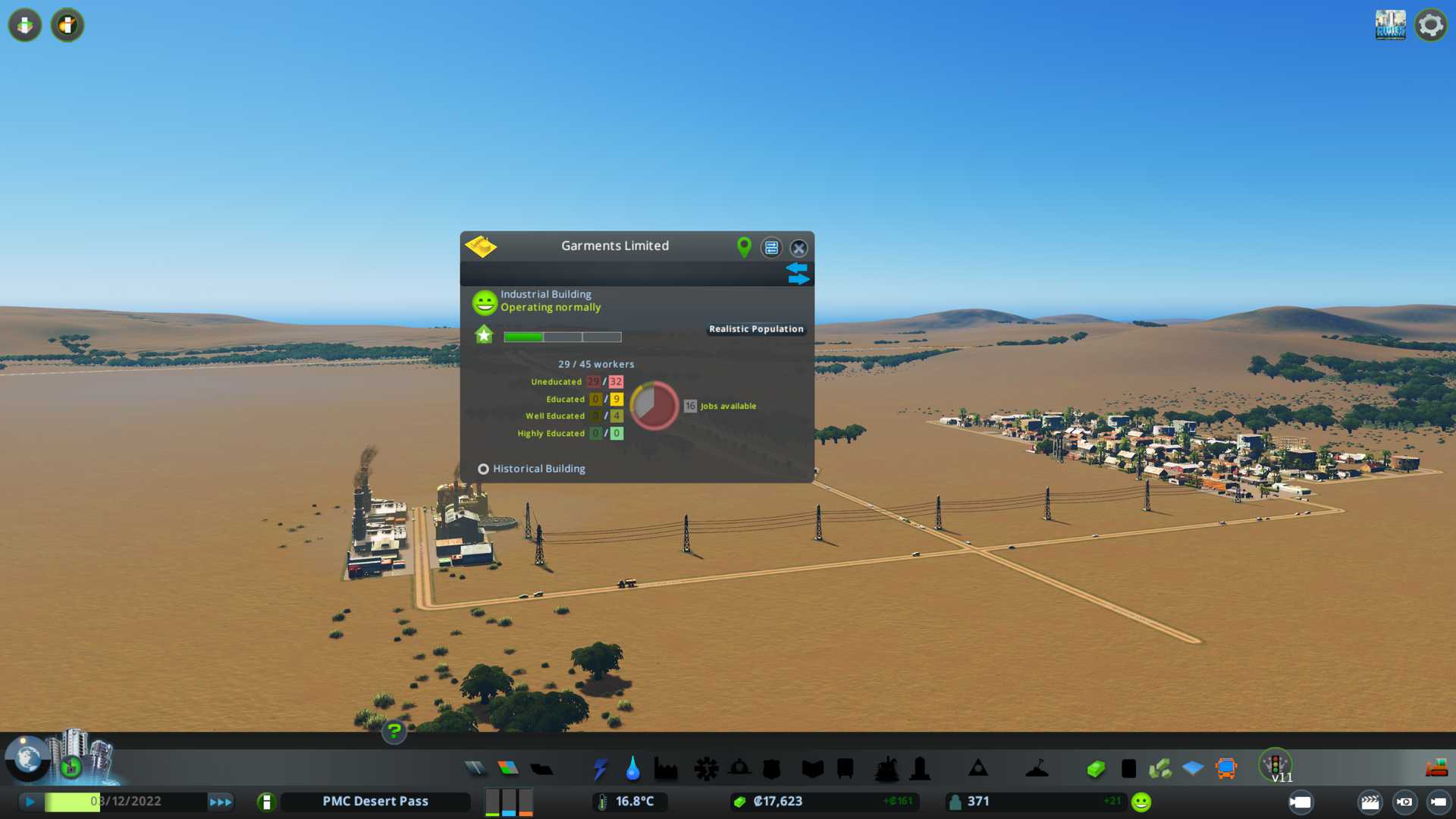The image size is (1456, 819).
Task: Open the clapperboard cinematic camera button
Action: 1370,802
